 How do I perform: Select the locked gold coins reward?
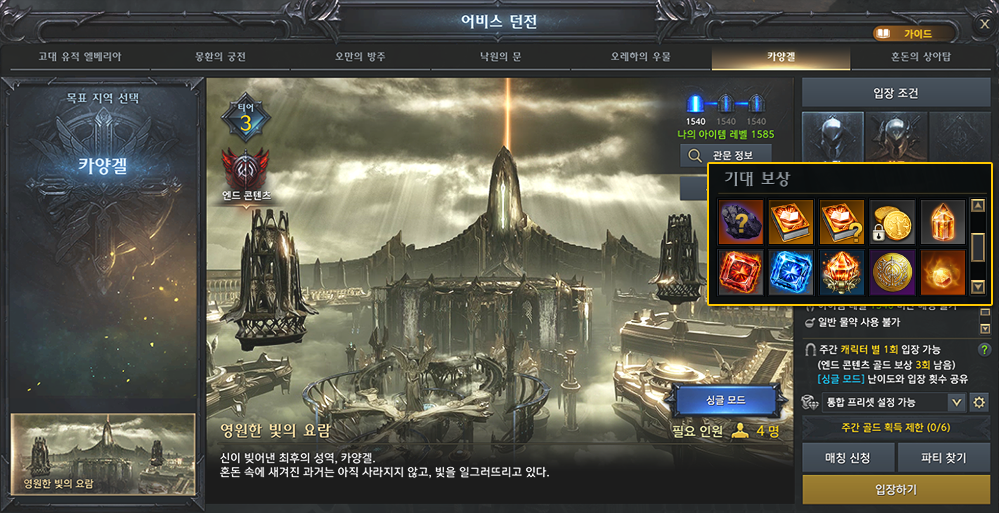point(892,222)
